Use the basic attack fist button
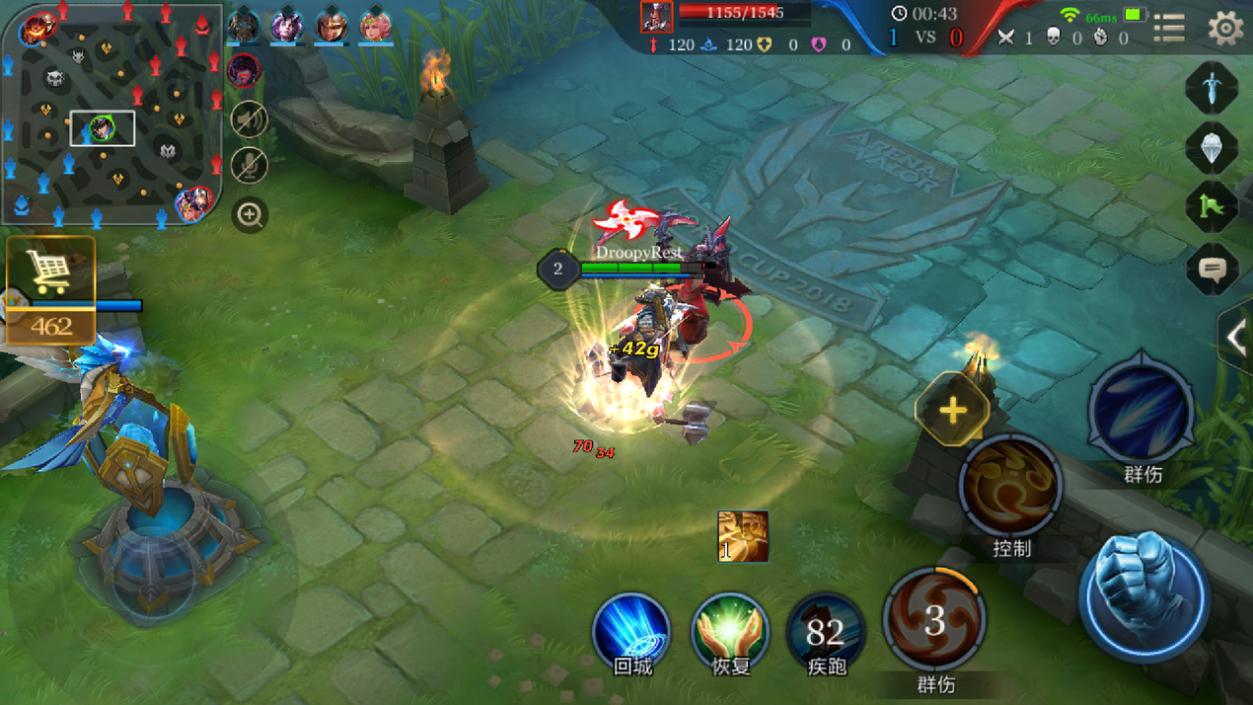 click(x=1145, y=593)
